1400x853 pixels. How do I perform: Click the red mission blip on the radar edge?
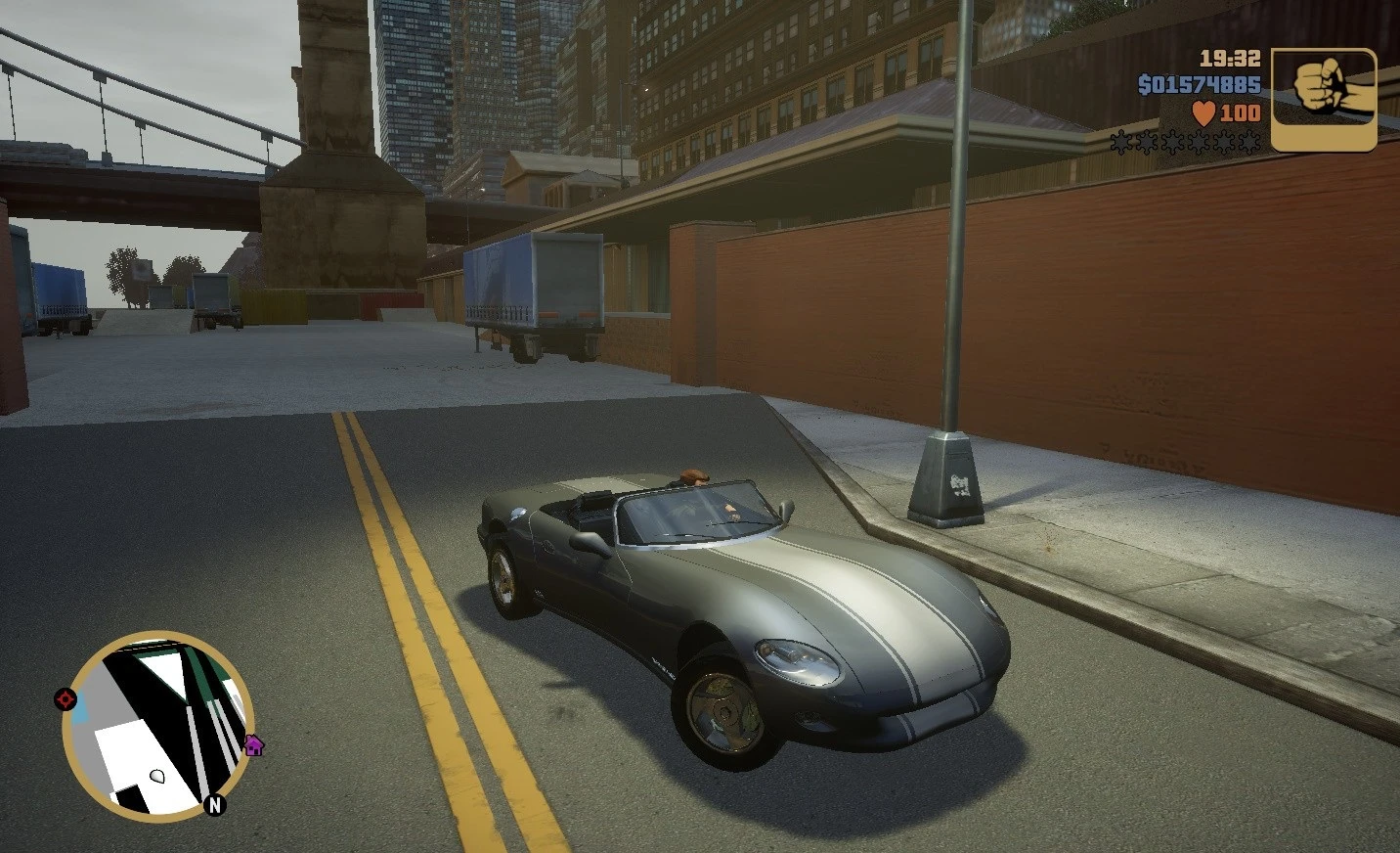coord(65,698)
